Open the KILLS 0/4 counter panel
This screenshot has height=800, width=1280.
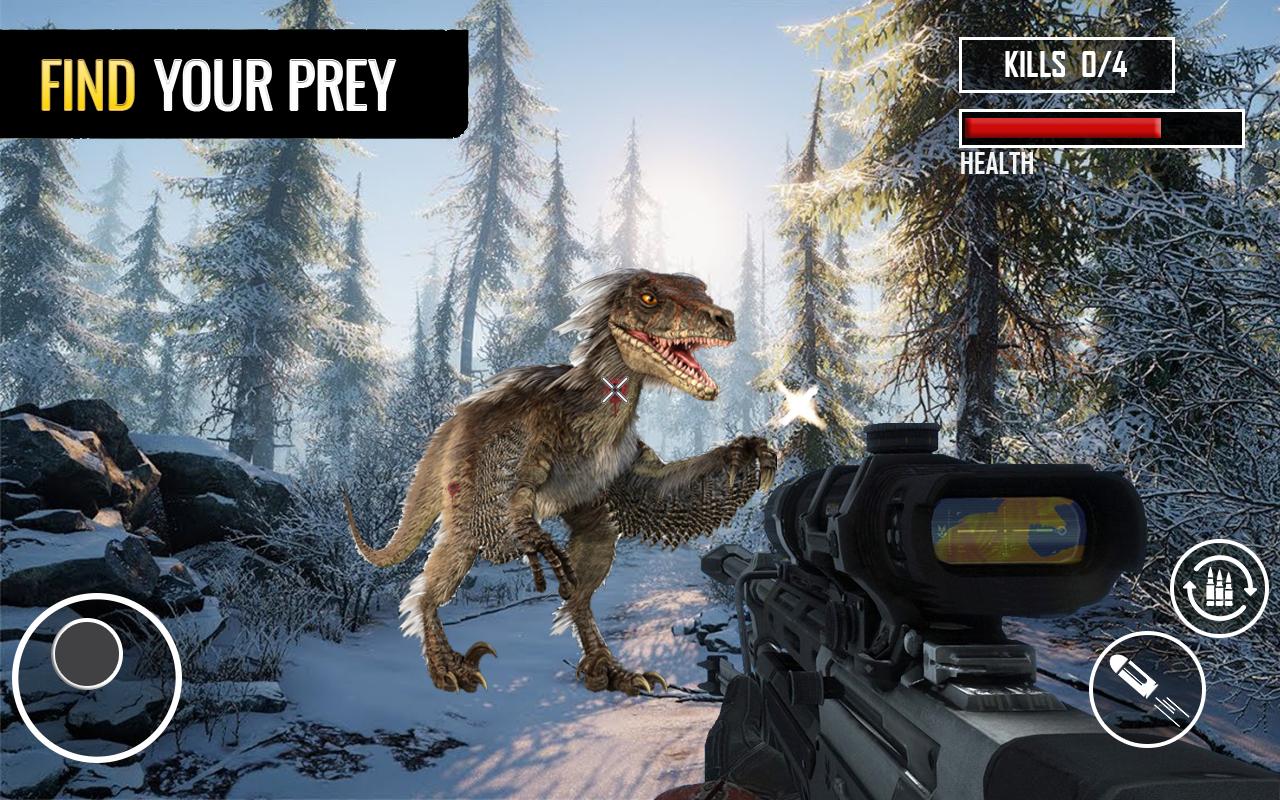1065,63
